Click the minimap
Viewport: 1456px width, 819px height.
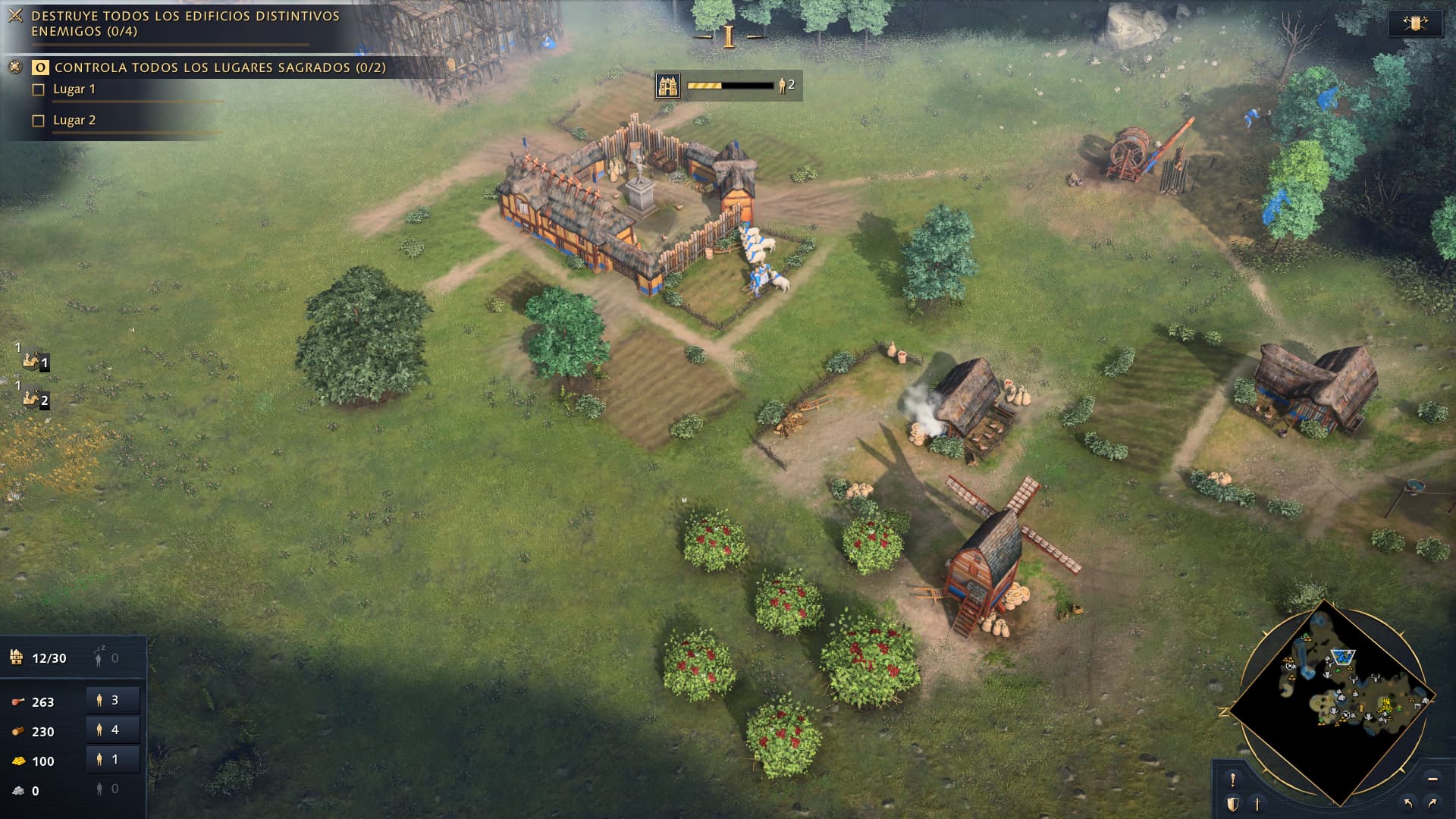click(x=1332, y=703)
